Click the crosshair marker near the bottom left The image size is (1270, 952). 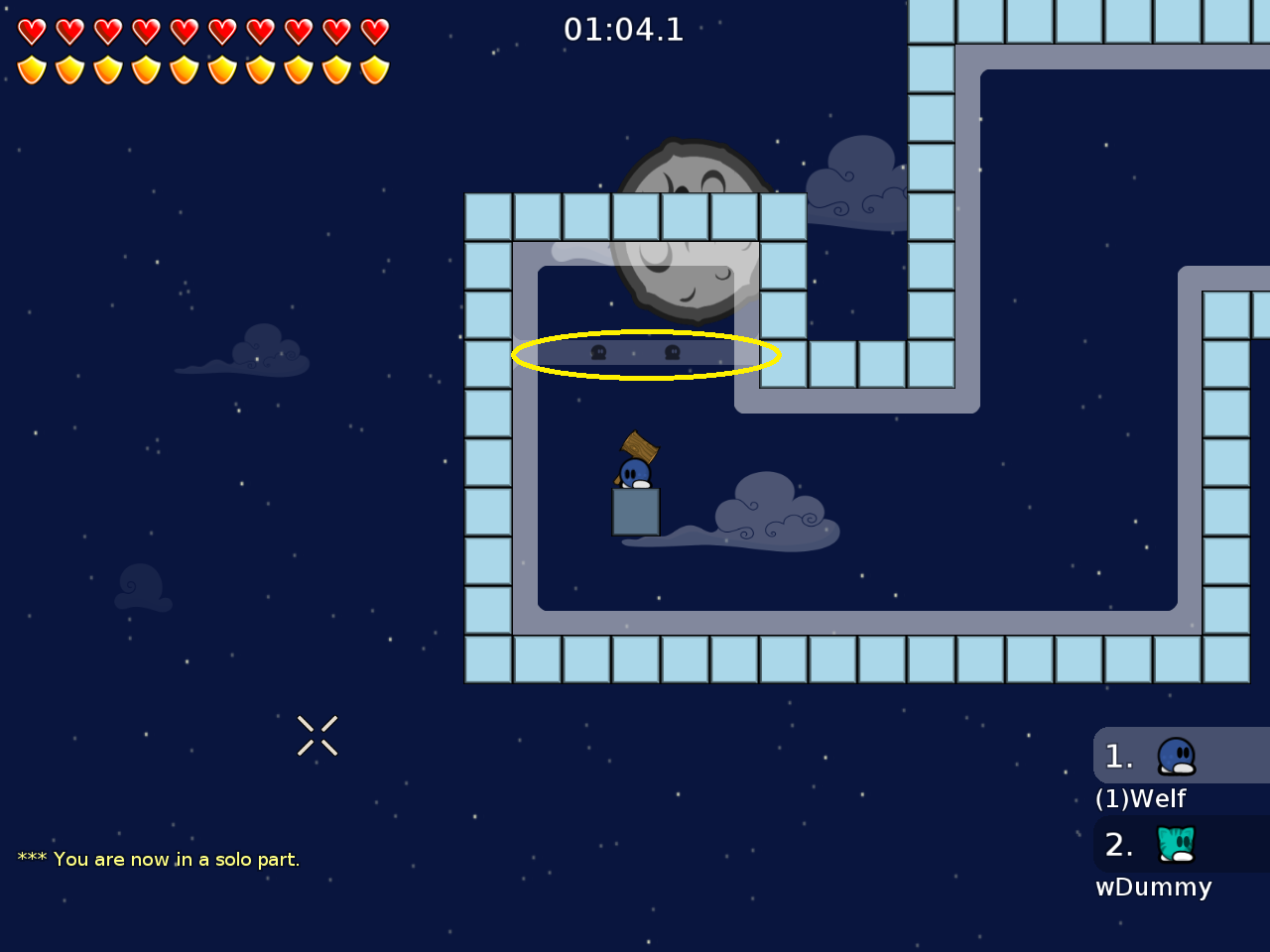[317, 736]
